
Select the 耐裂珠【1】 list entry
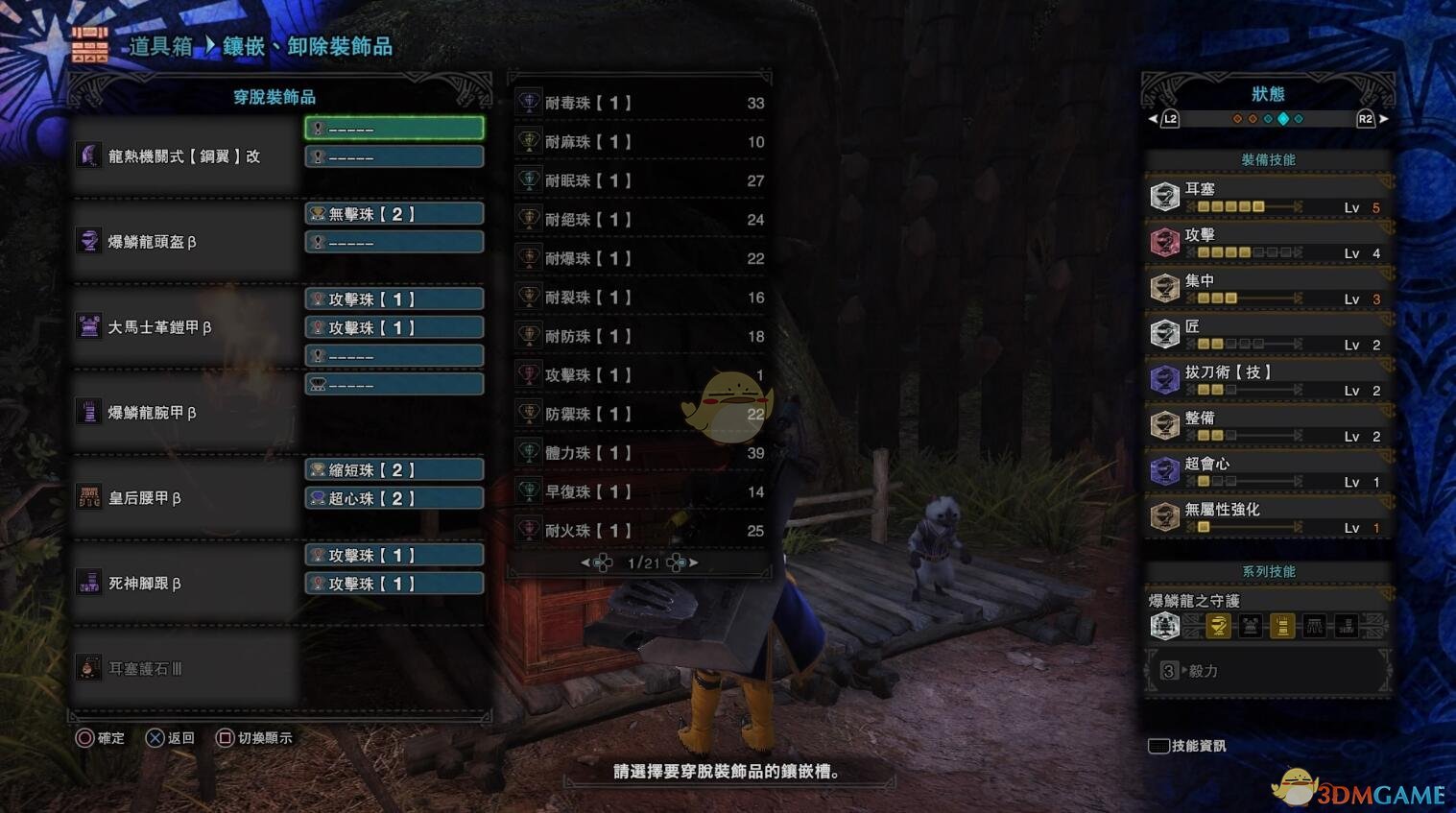pos(639,298)
